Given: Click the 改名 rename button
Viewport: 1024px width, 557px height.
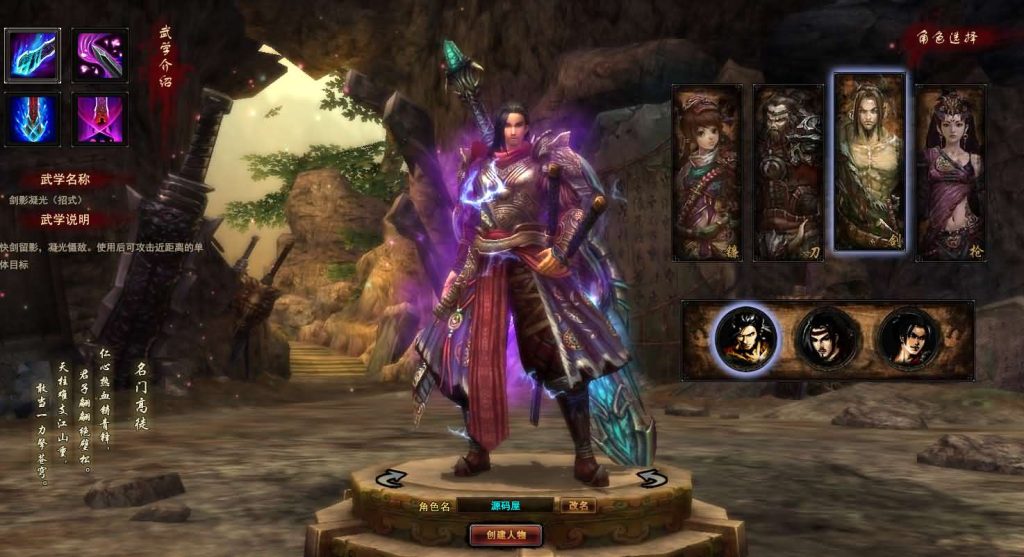Looking at the screenshot, I should (578, 506).
